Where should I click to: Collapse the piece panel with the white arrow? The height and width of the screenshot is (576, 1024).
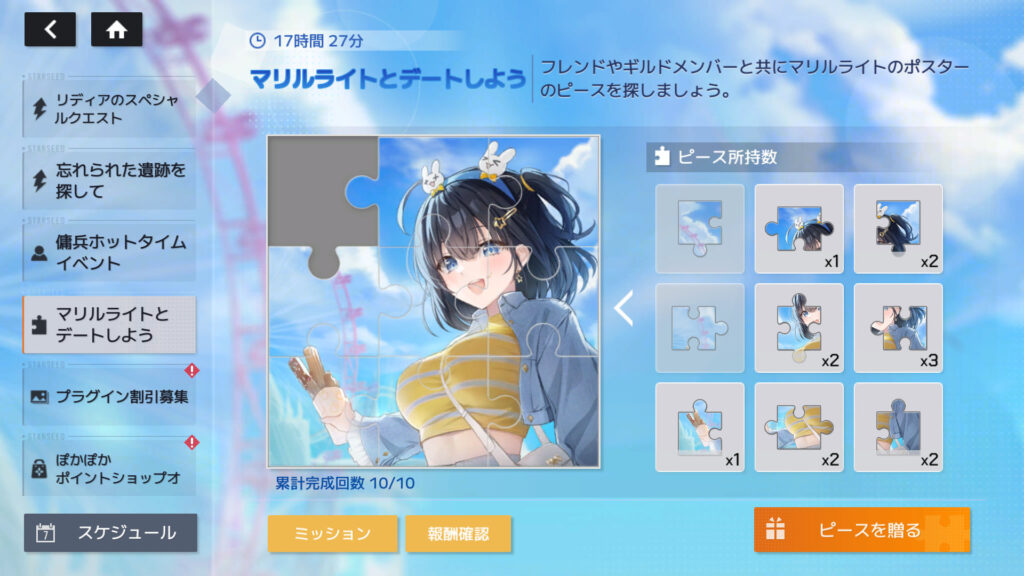coord(623,309)
